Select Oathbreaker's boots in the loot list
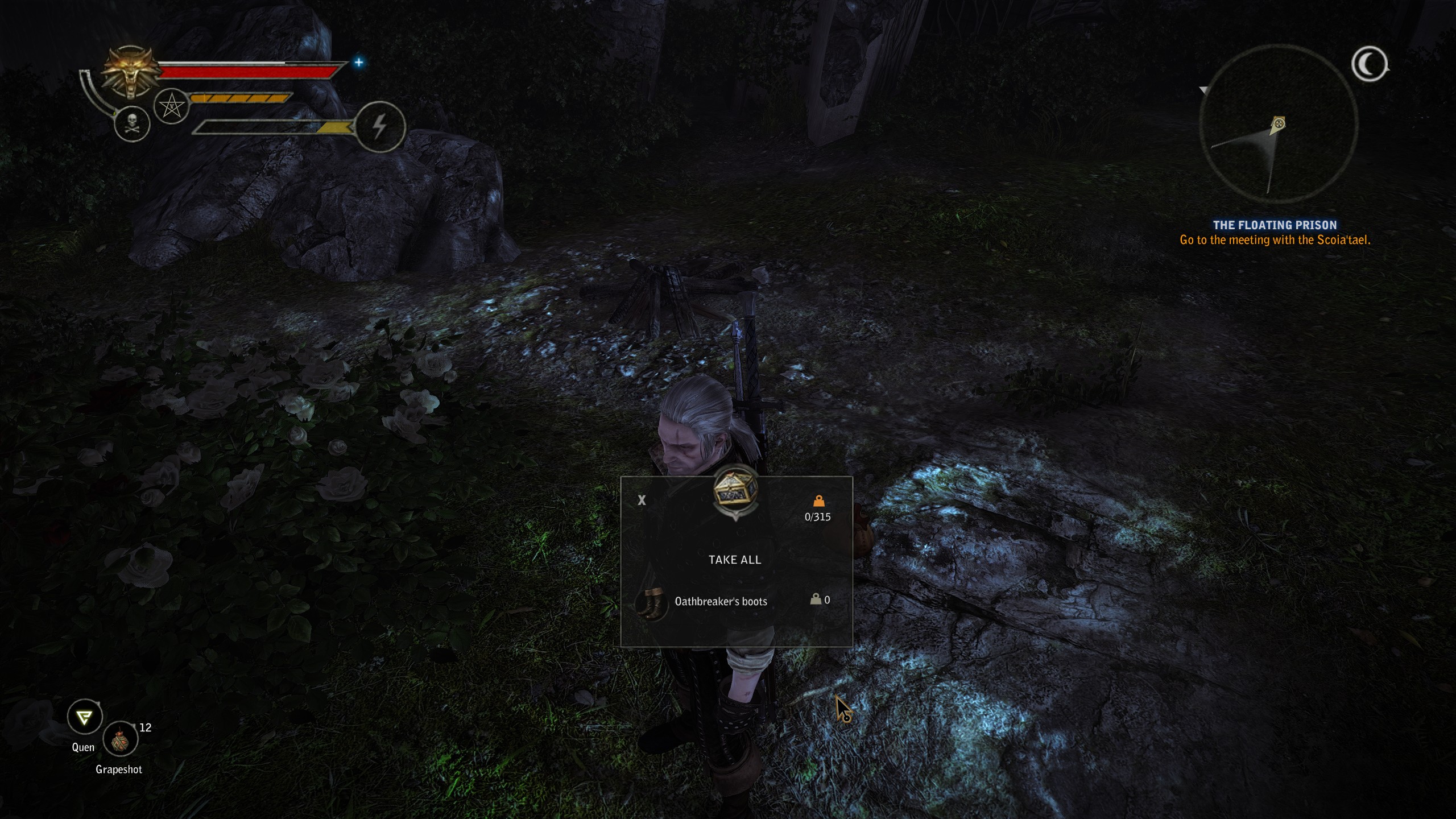This screenshot has height=819, width=1456. click(721, 601)
